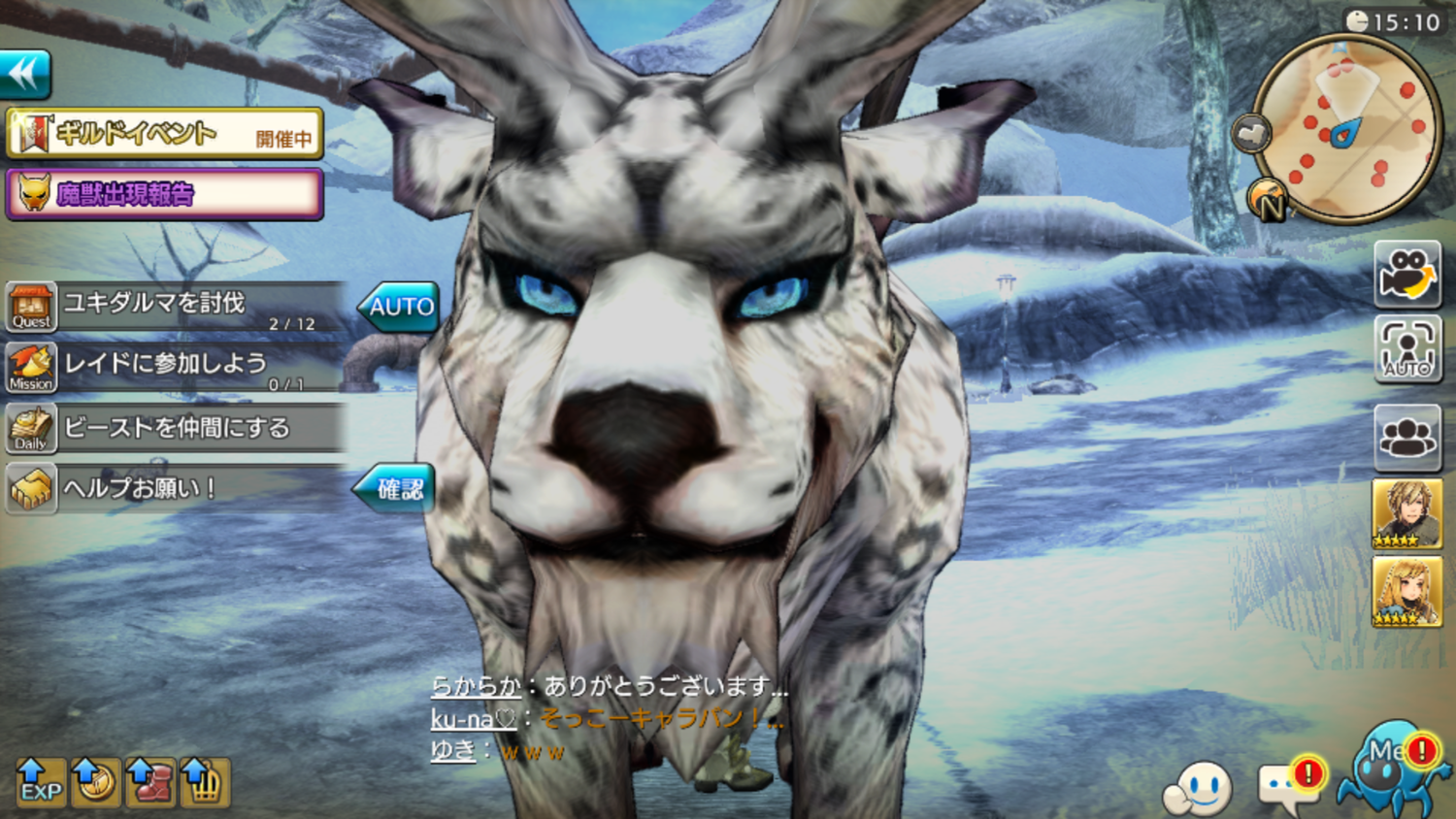Open the ヘルプお願い！ help request row
The height and width of the screenshot is (819, 1456).
175,487
